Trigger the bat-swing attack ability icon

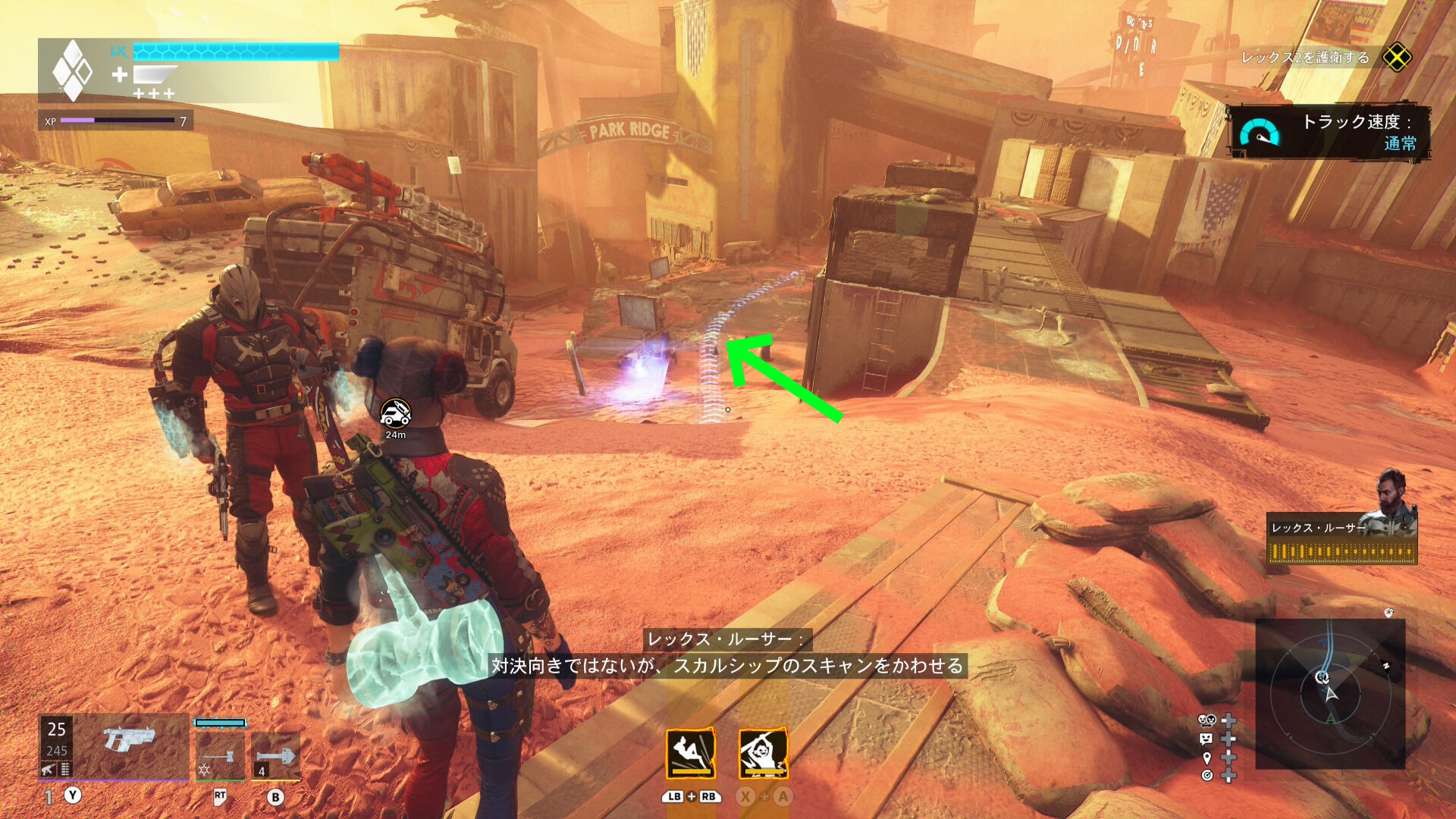pyautogui.click(x=763, y=754)
